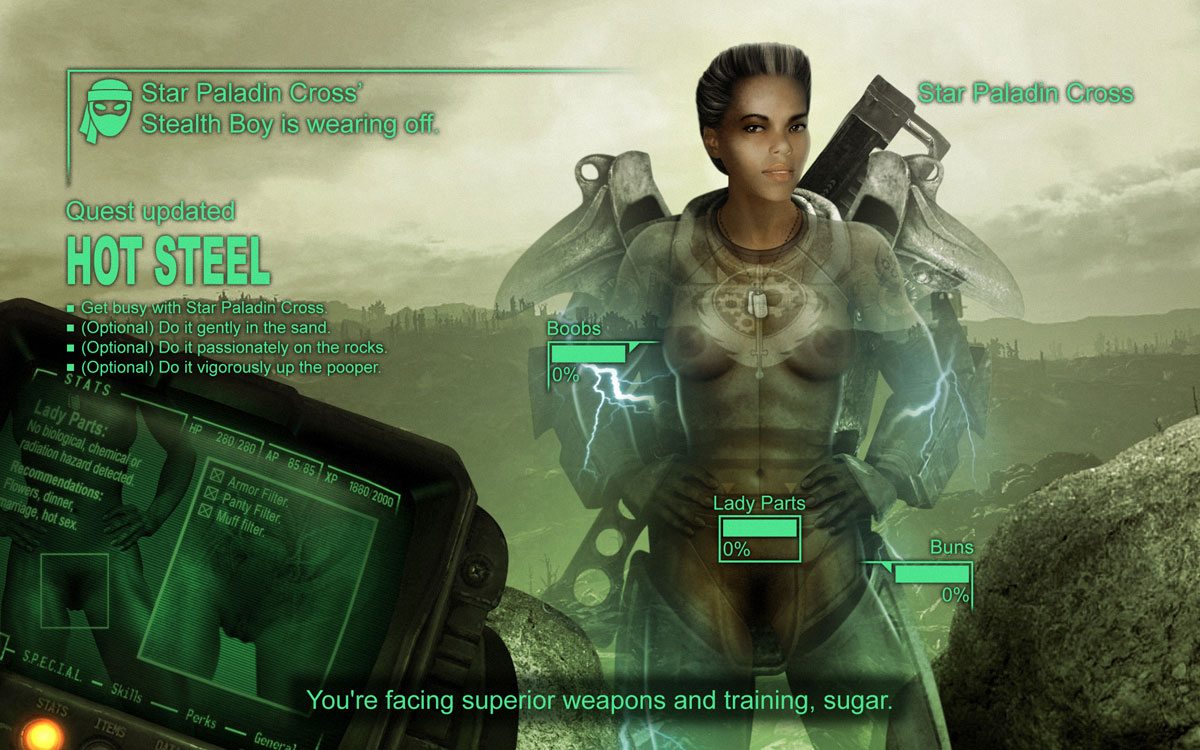Select the General tab
The image size is (1200, 750).
271,739
